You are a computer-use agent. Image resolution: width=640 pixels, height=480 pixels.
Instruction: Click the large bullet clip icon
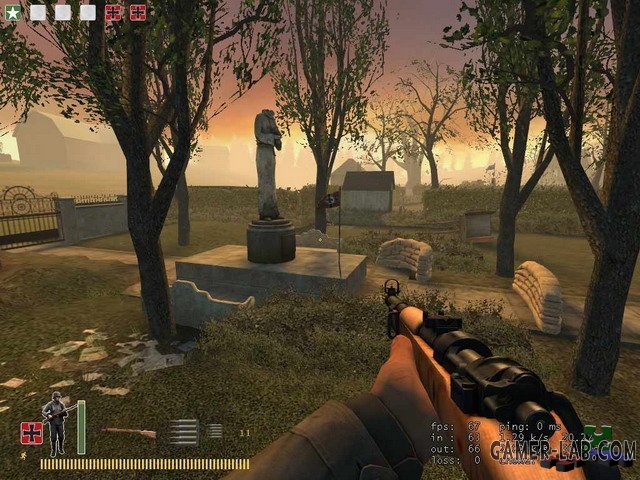click(x=183, y=432)
